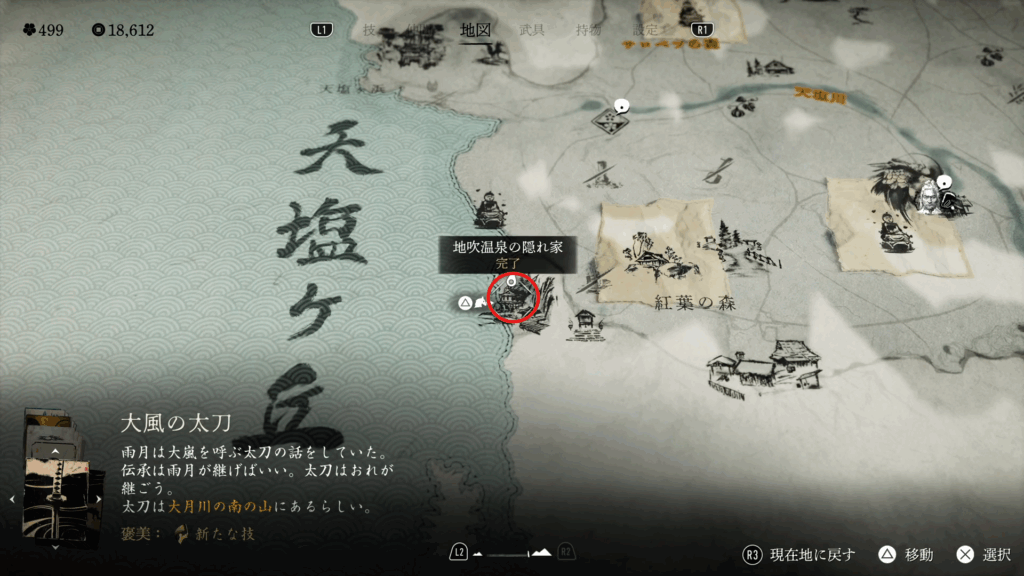Select the 地図 (Map) tab

pyautogui.click(x=475, y=30)
